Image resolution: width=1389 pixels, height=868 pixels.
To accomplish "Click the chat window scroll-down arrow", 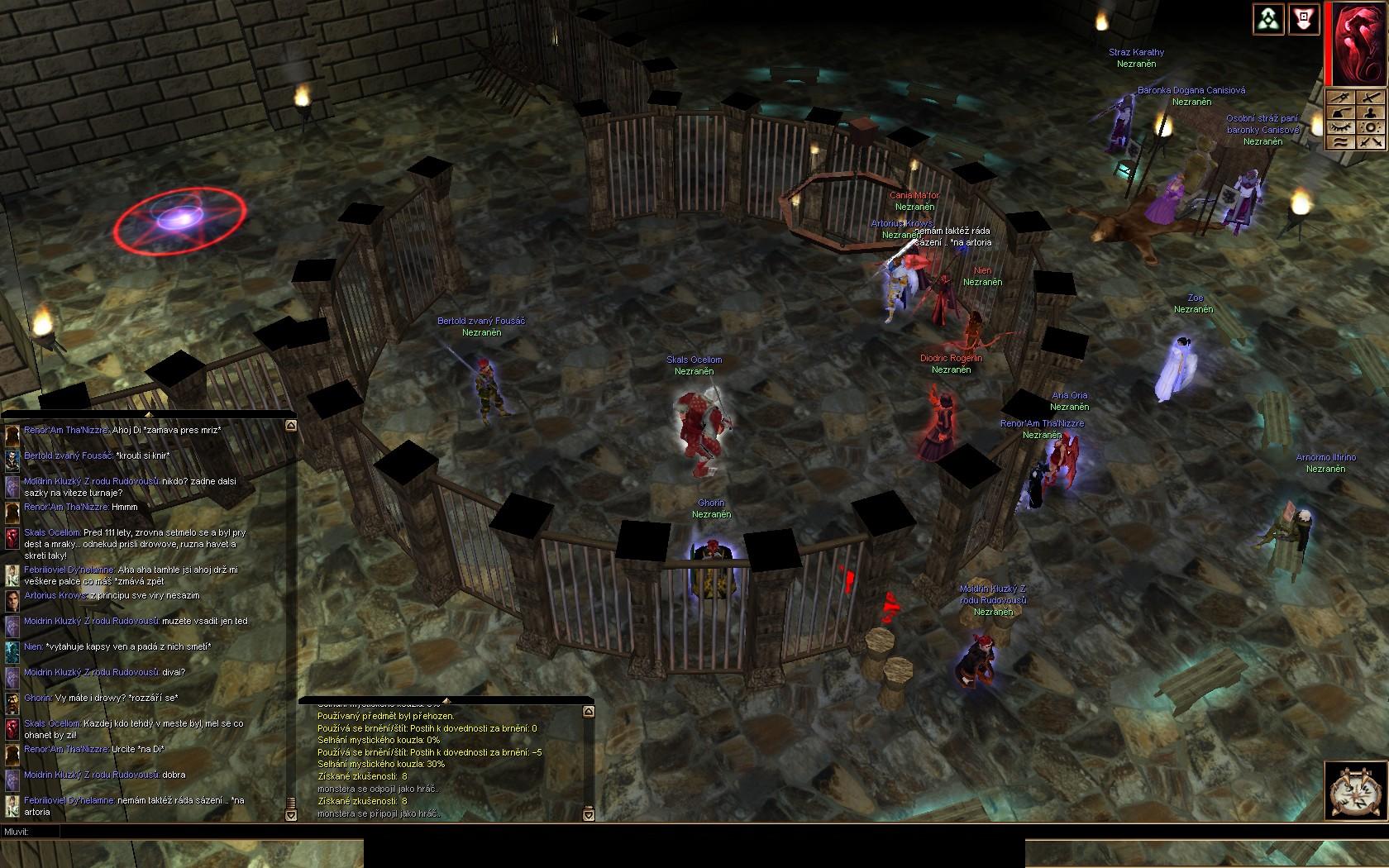I will [x=290, y=815].
